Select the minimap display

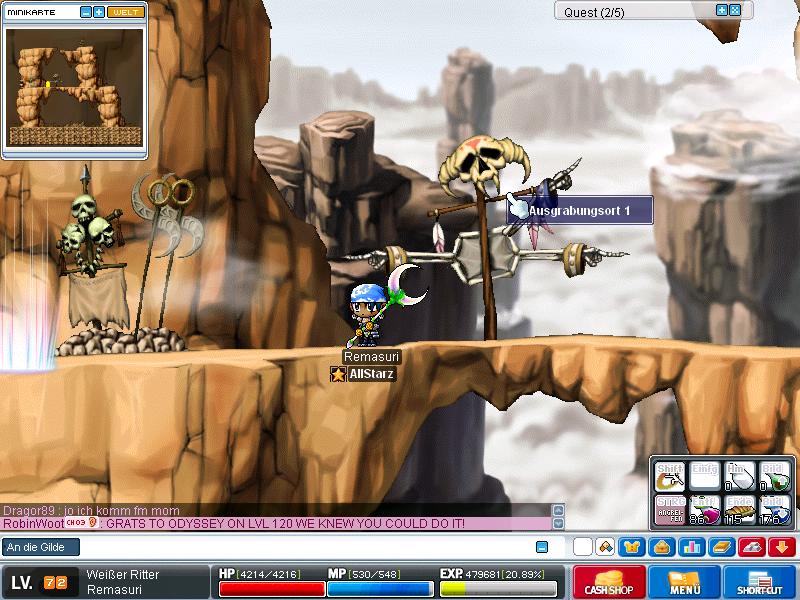(x=75, y=86)
